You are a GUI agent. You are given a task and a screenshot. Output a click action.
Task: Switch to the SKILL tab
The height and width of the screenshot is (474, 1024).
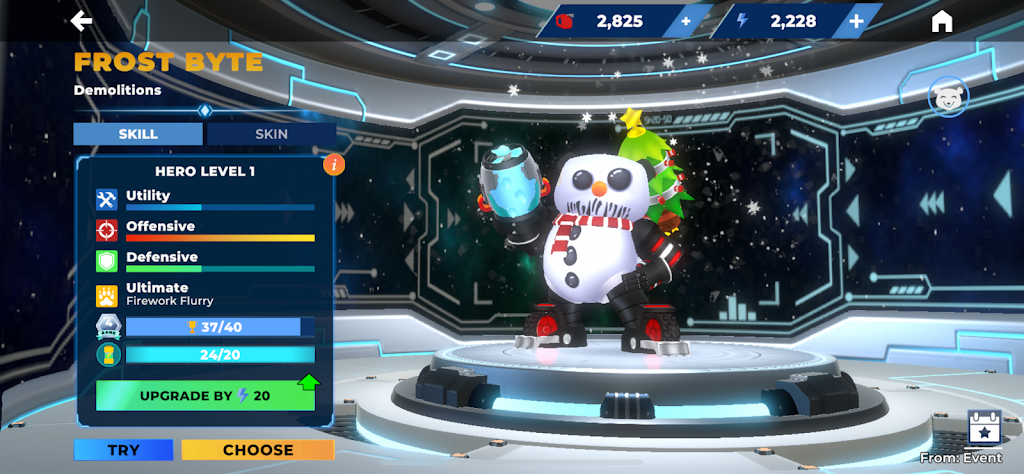click(x=138, y=134)
